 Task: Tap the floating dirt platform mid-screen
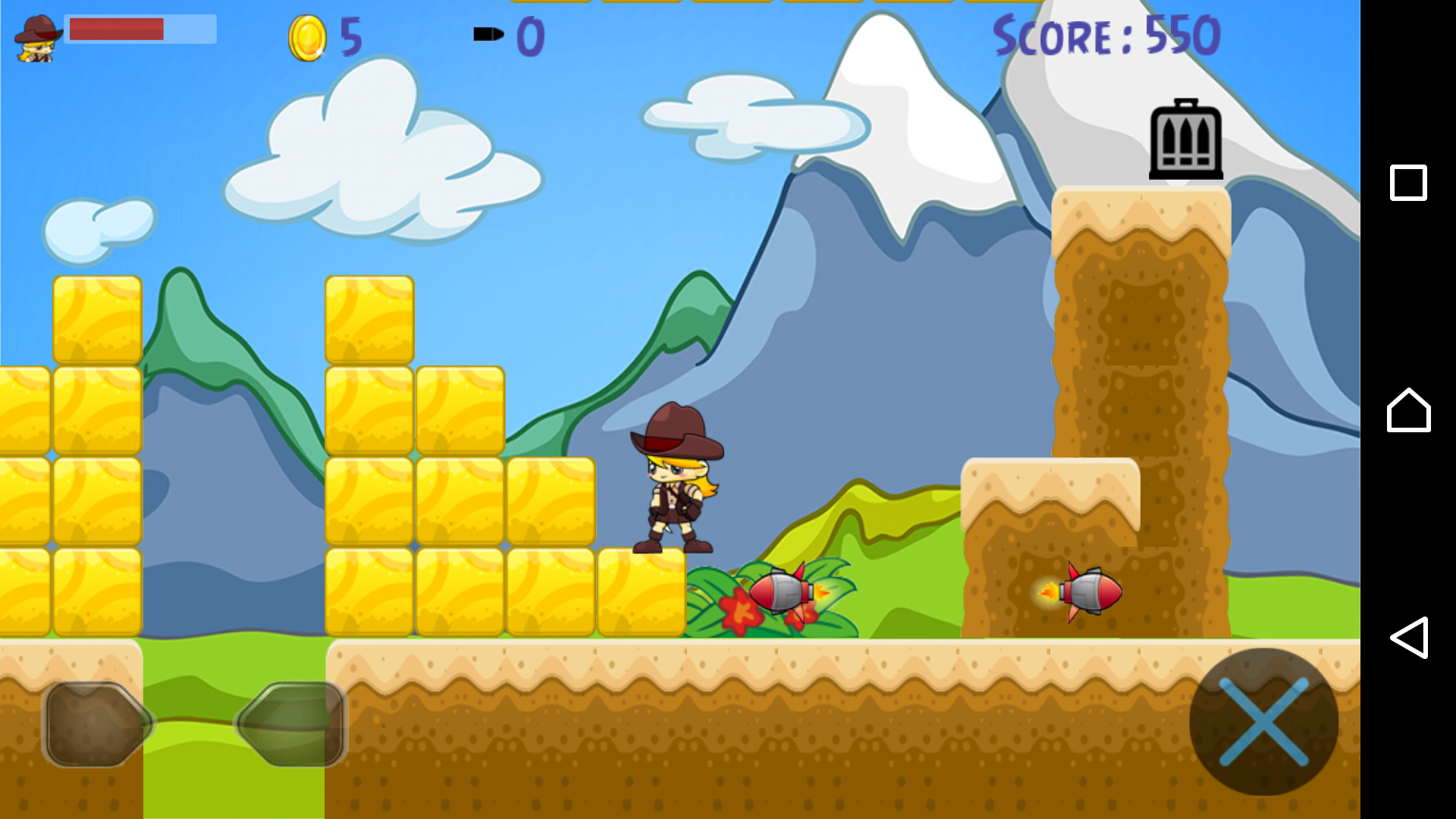(x=1050, y=493)
